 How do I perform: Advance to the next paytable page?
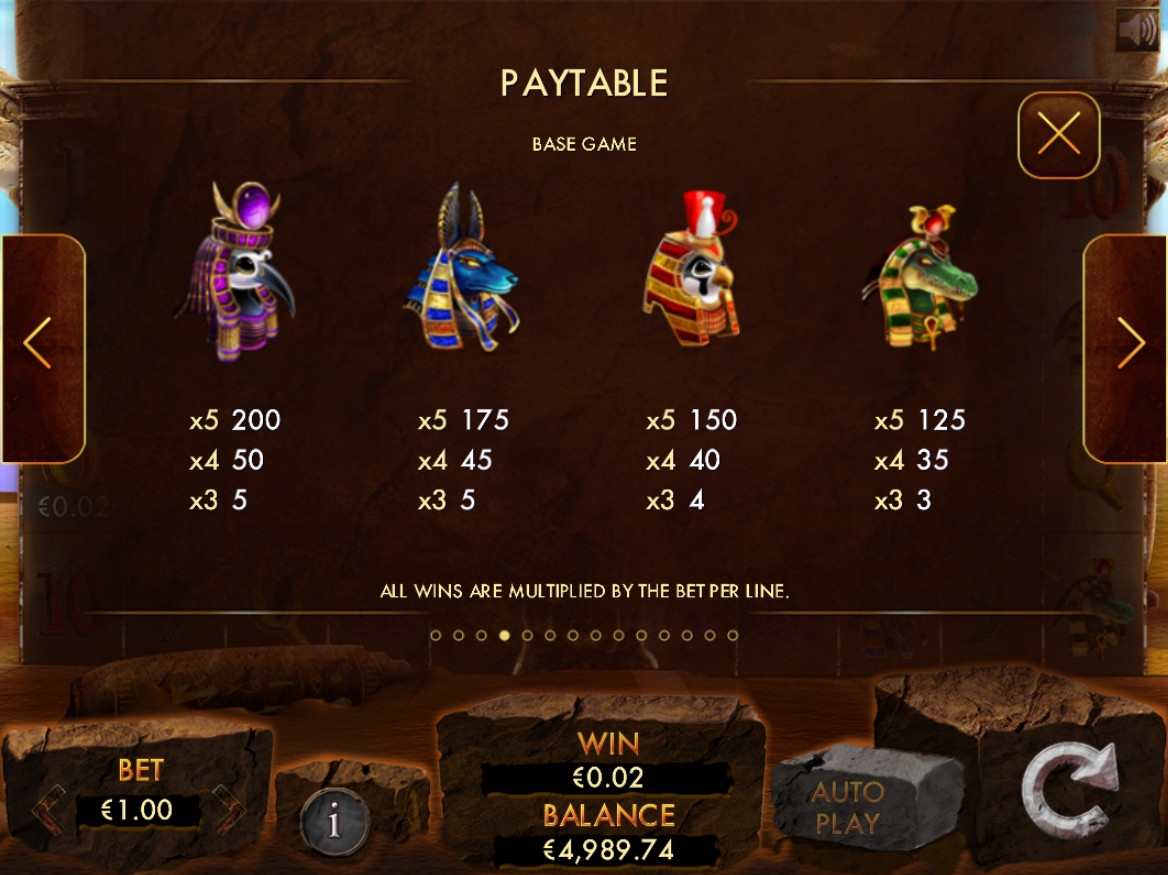[1130, 345]
